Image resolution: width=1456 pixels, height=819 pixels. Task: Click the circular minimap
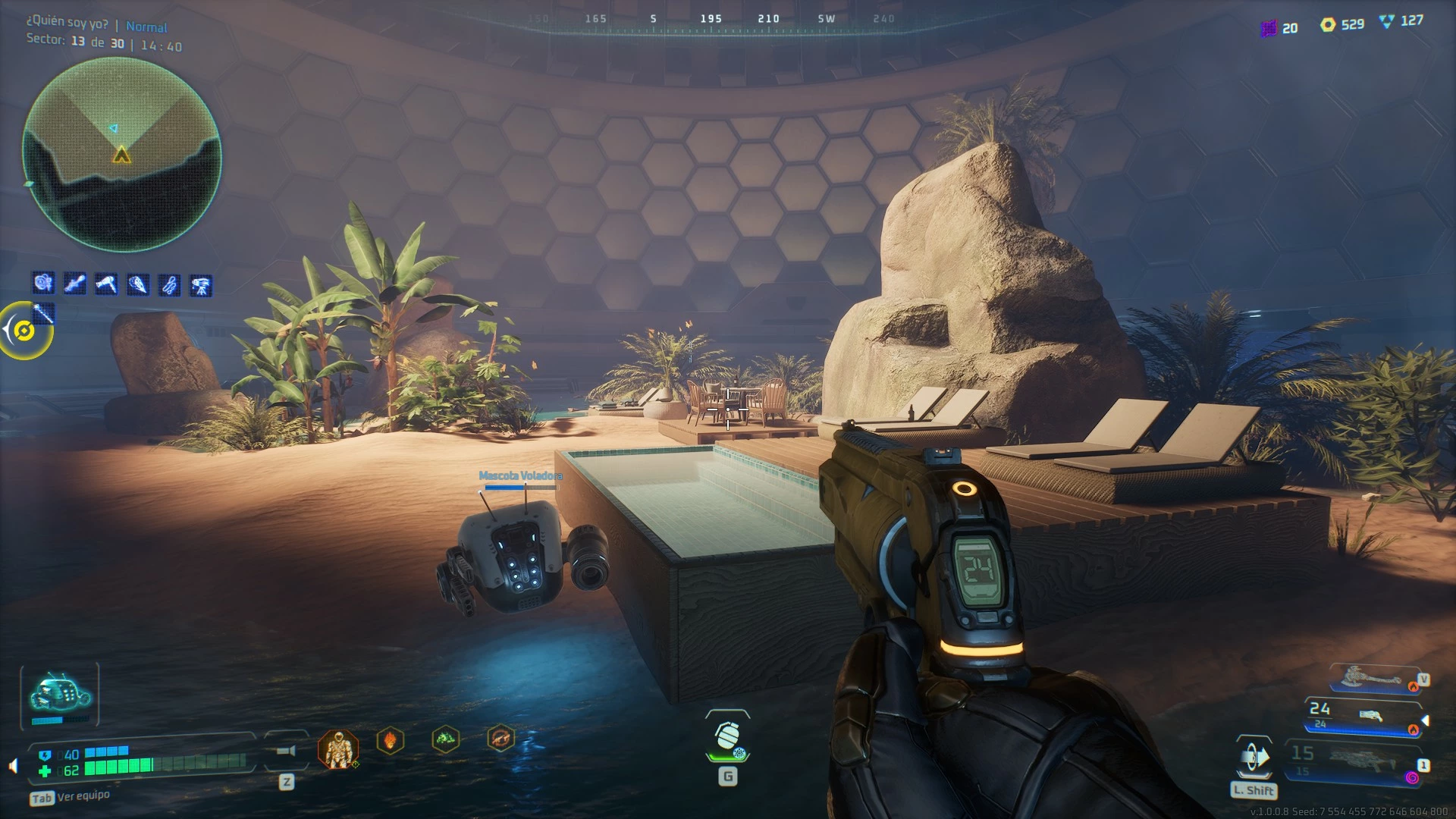[121, 155]
